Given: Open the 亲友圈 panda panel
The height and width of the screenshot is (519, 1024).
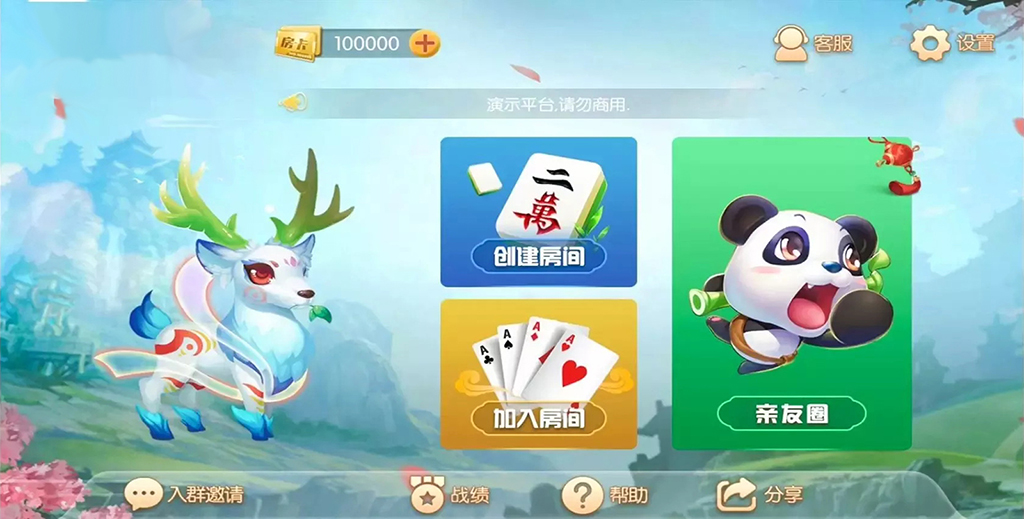Looking at the screenshot, I should point(791,294).
